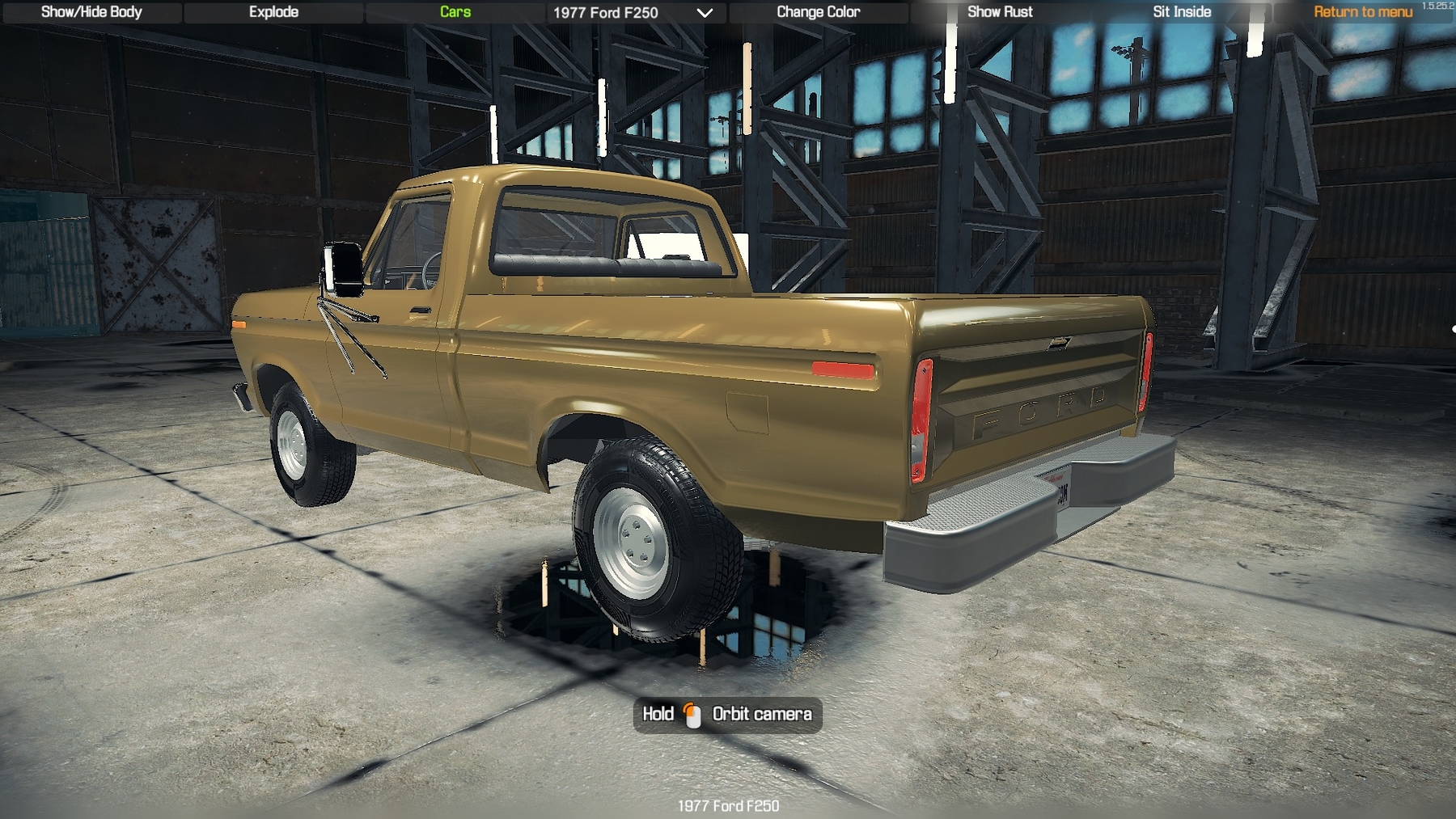
Task: Switch to the Cars tab
Action: (455, 12)
